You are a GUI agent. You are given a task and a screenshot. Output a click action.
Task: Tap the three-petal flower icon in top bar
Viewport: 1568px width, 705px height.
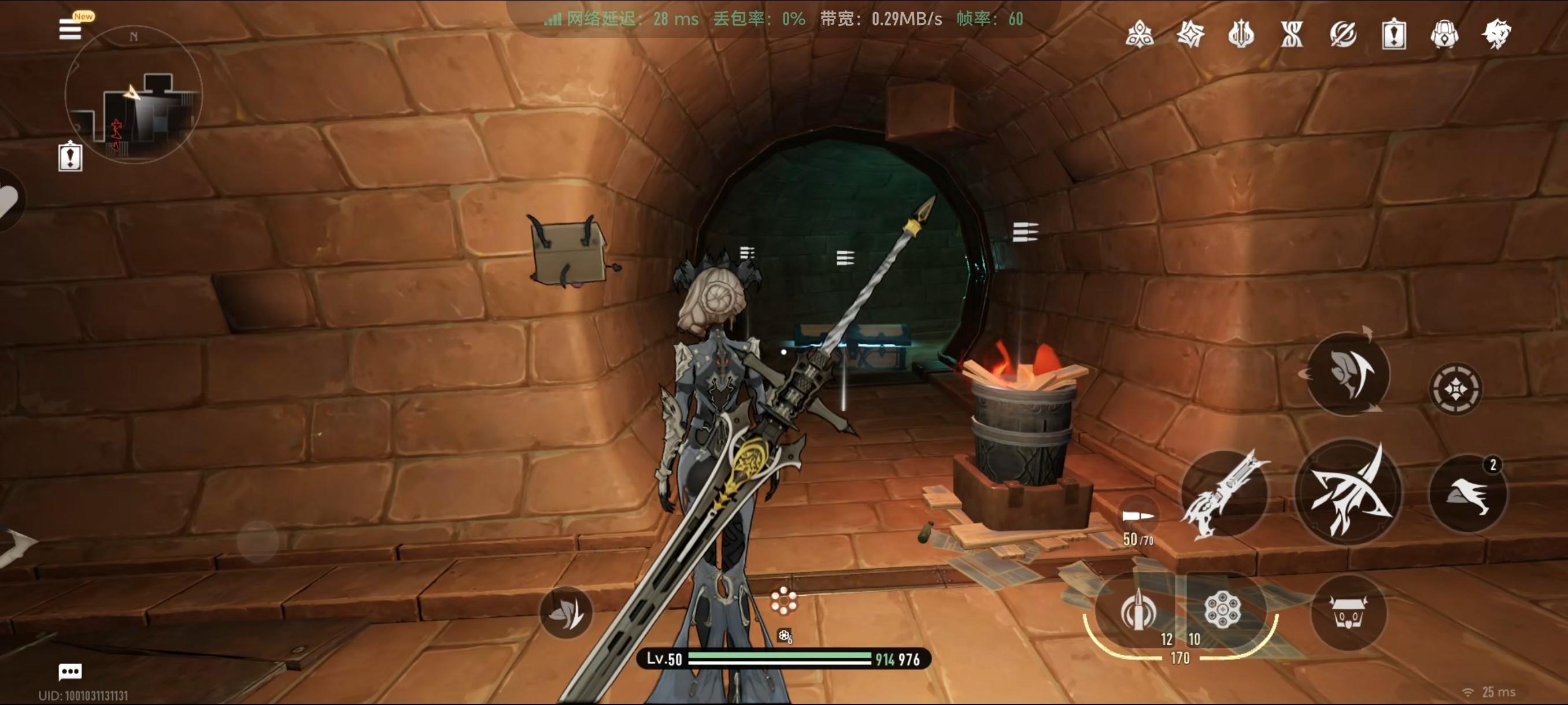click(1140, 34)
